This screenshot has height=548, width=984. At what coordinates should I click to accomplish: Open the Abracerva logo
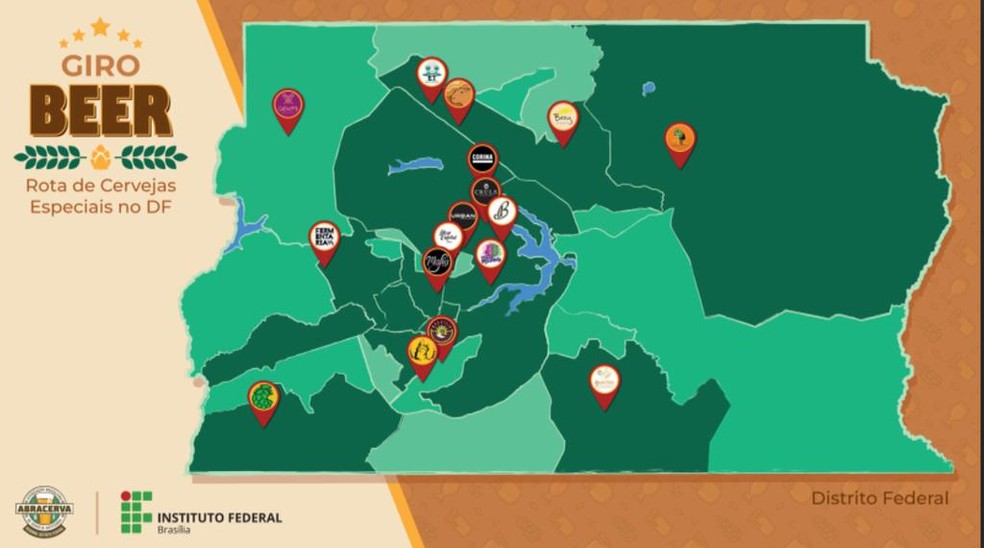pos(44,511)
